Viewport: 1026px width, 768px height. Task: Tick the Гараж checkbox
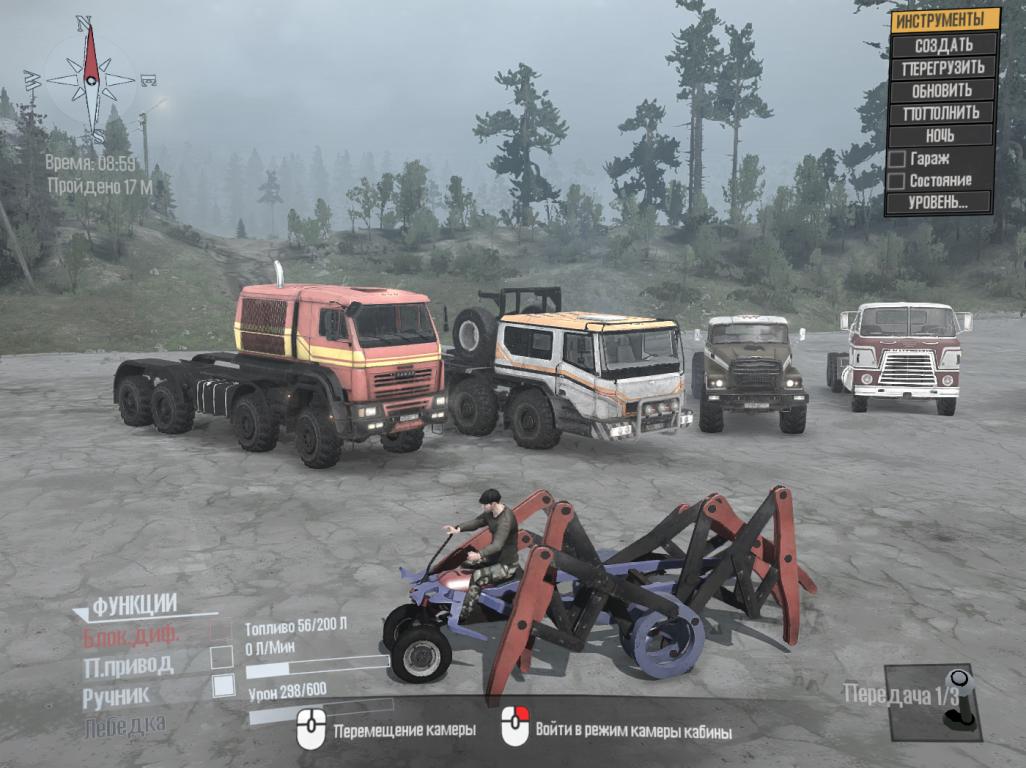(x=896, y=158)
